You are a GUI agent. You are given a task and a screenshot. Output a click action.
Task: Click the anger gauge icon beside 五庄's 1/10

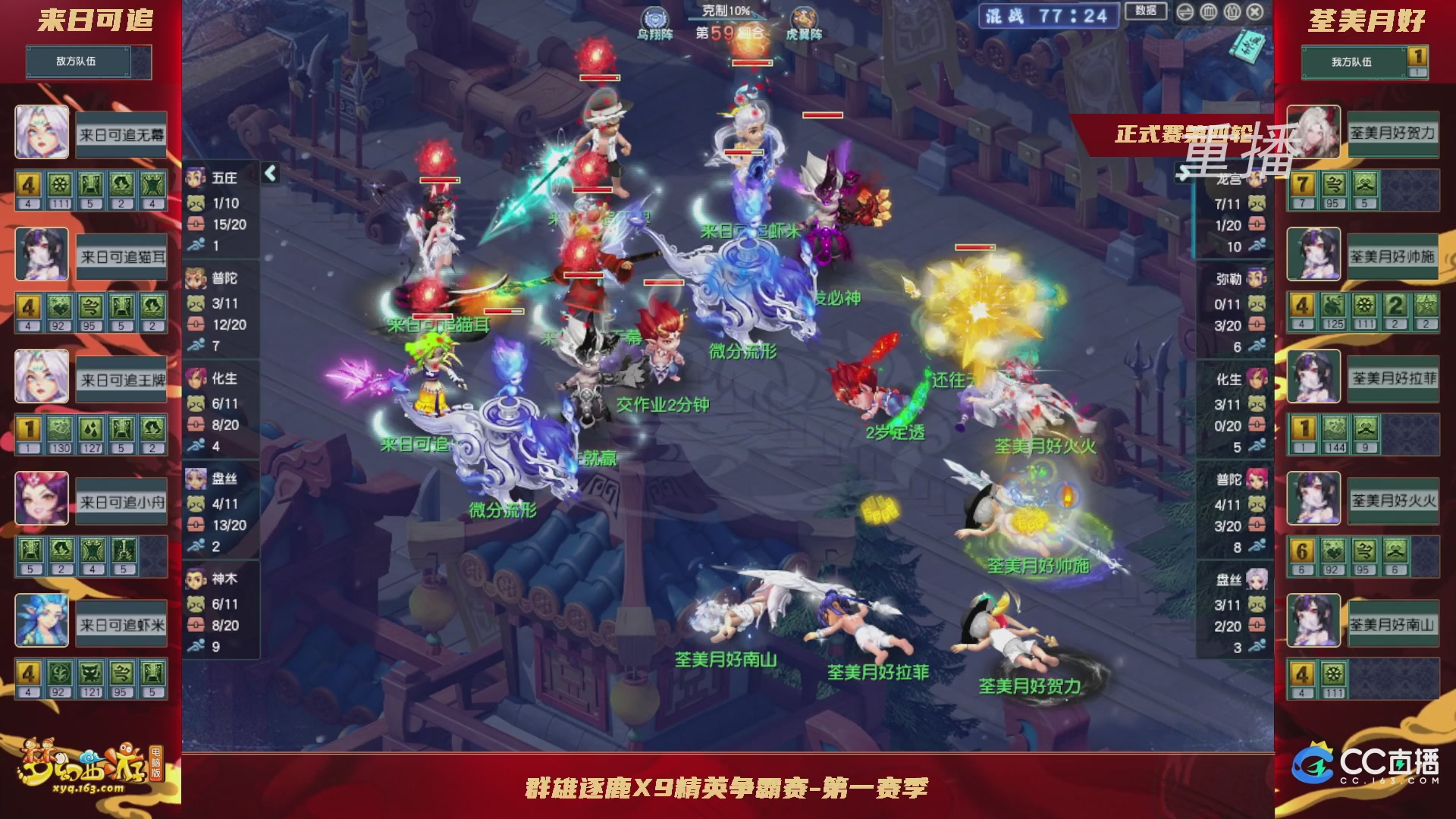[196, 203]
